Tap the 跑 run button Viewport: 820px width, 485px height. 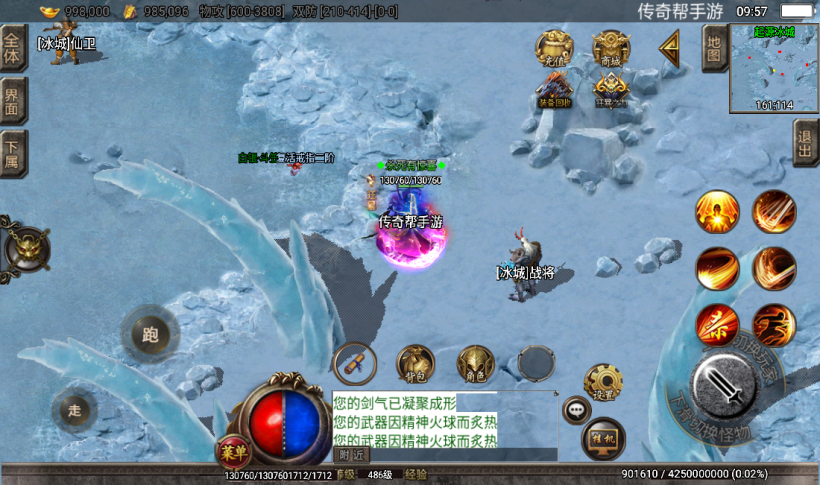coord(150,334)
